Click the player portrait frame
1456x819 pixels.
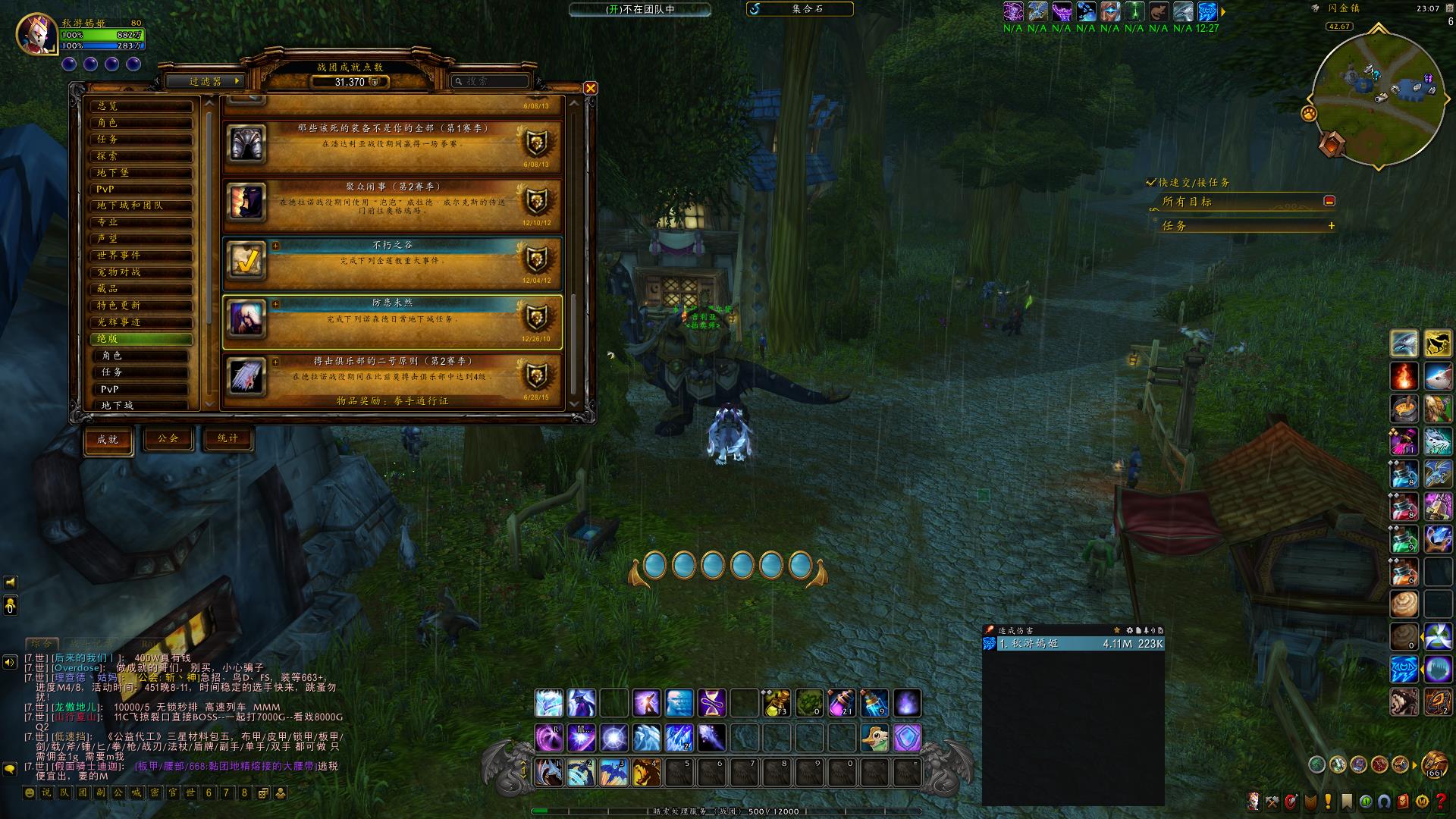36,34
